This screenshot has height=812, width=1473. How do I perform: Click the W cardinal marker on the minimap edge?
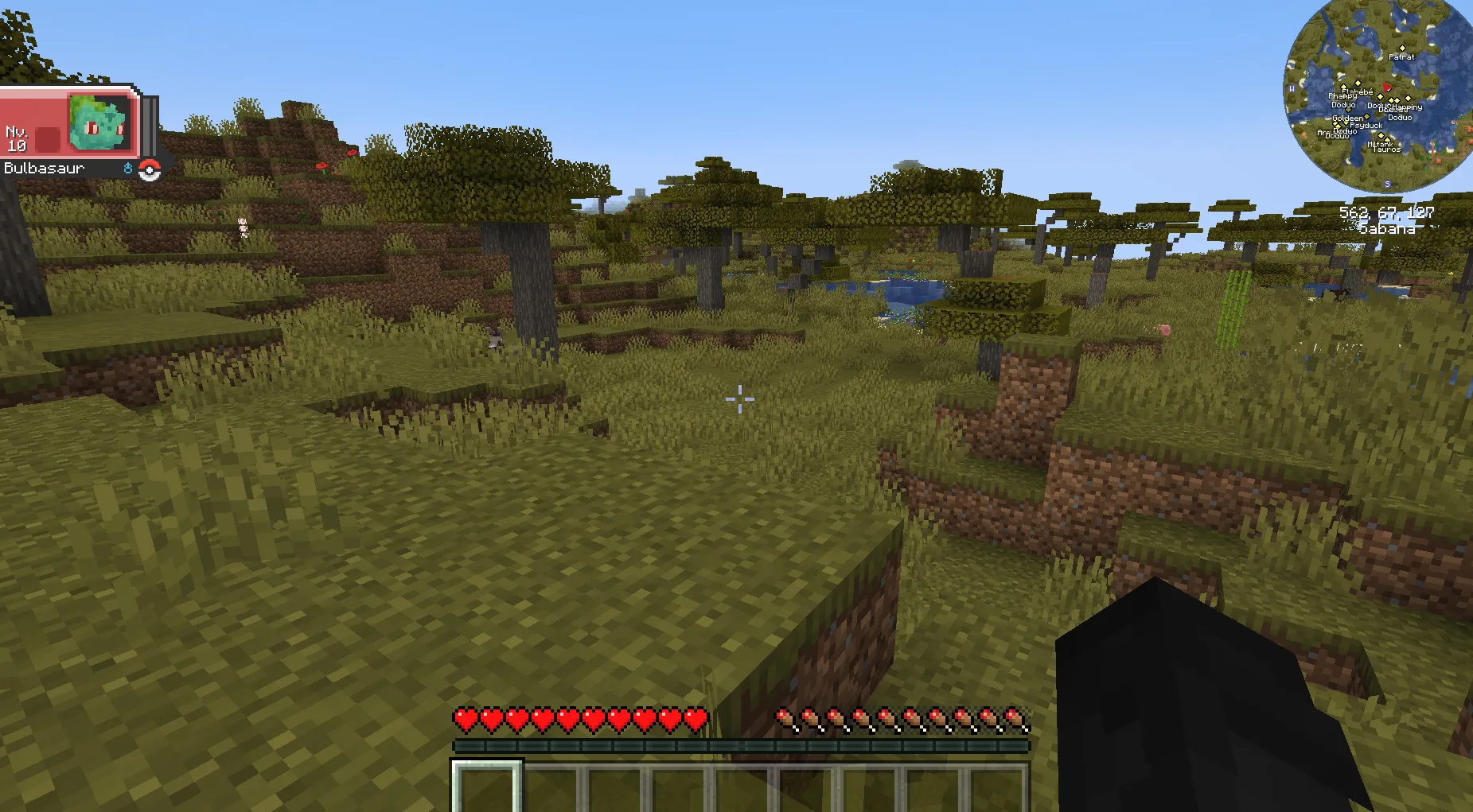[1292, 89]
